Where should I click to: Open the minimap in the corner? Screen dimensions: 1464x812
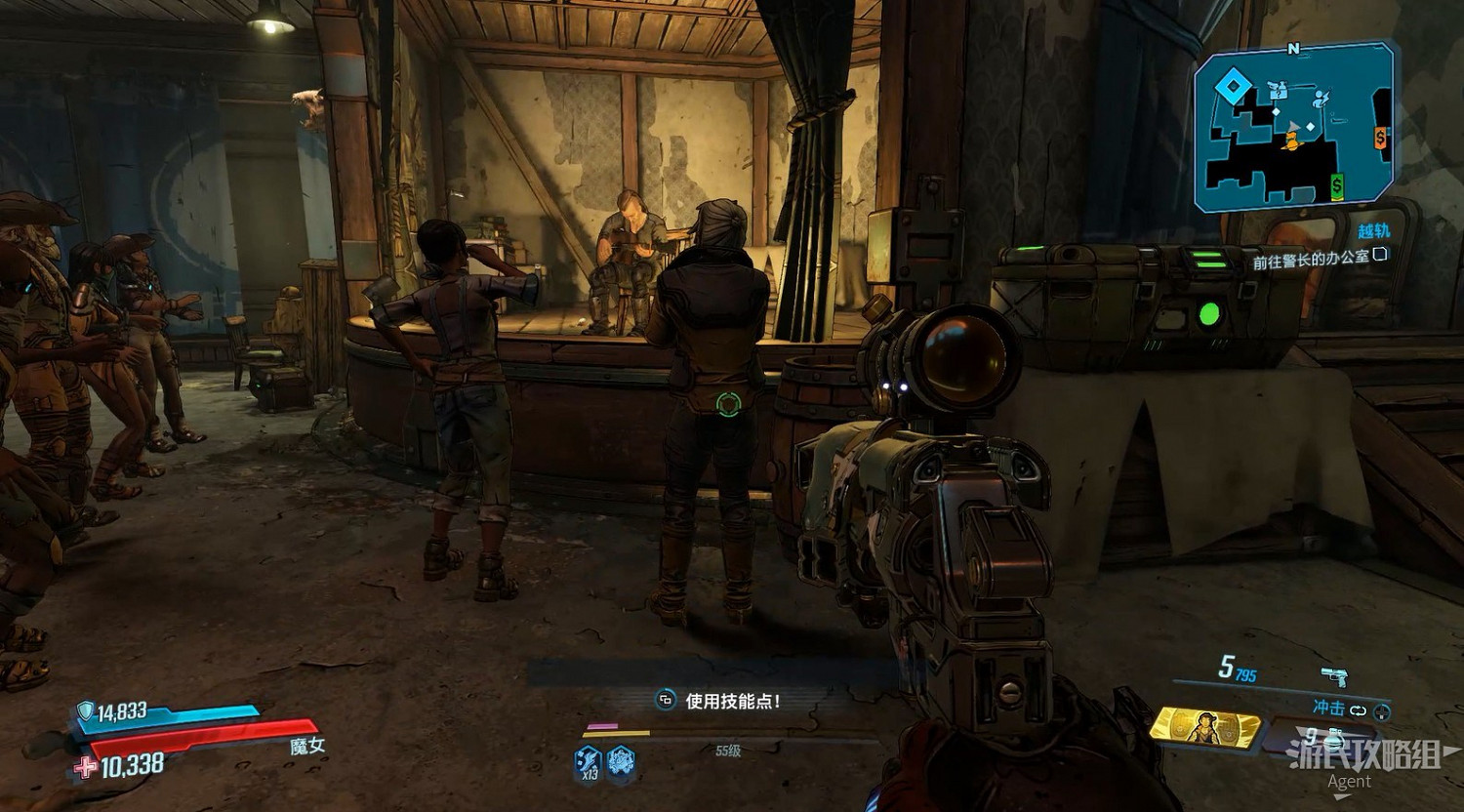point(1293,127)
